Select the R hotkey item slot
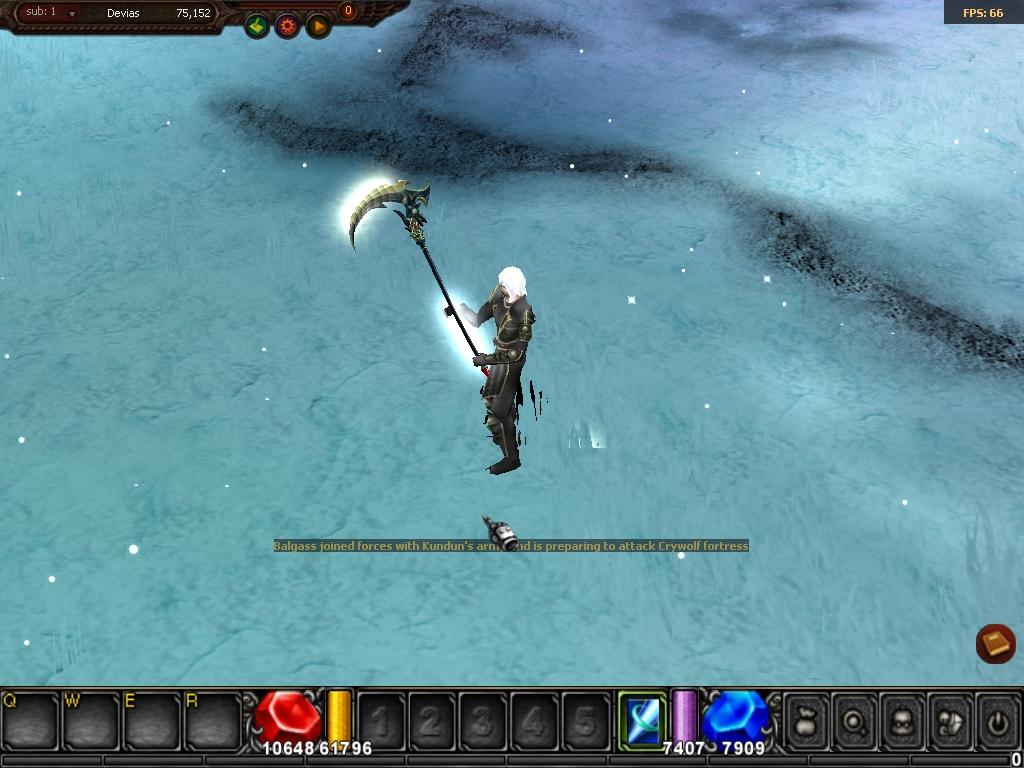Image resolution: width=1024 pixels, height=768 pixels. point(213,720)
